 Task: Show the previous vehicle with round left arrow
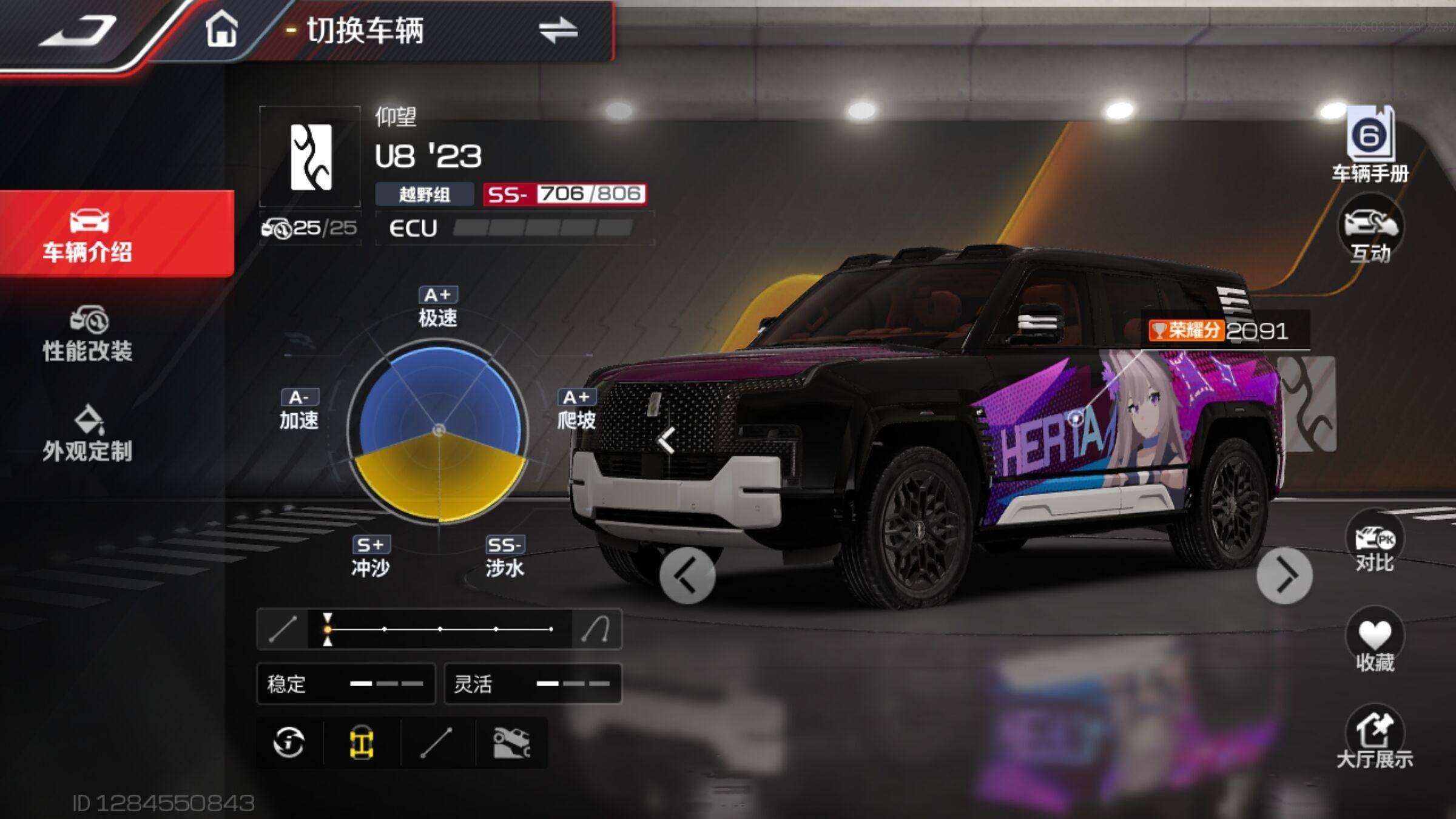[687, 576]
